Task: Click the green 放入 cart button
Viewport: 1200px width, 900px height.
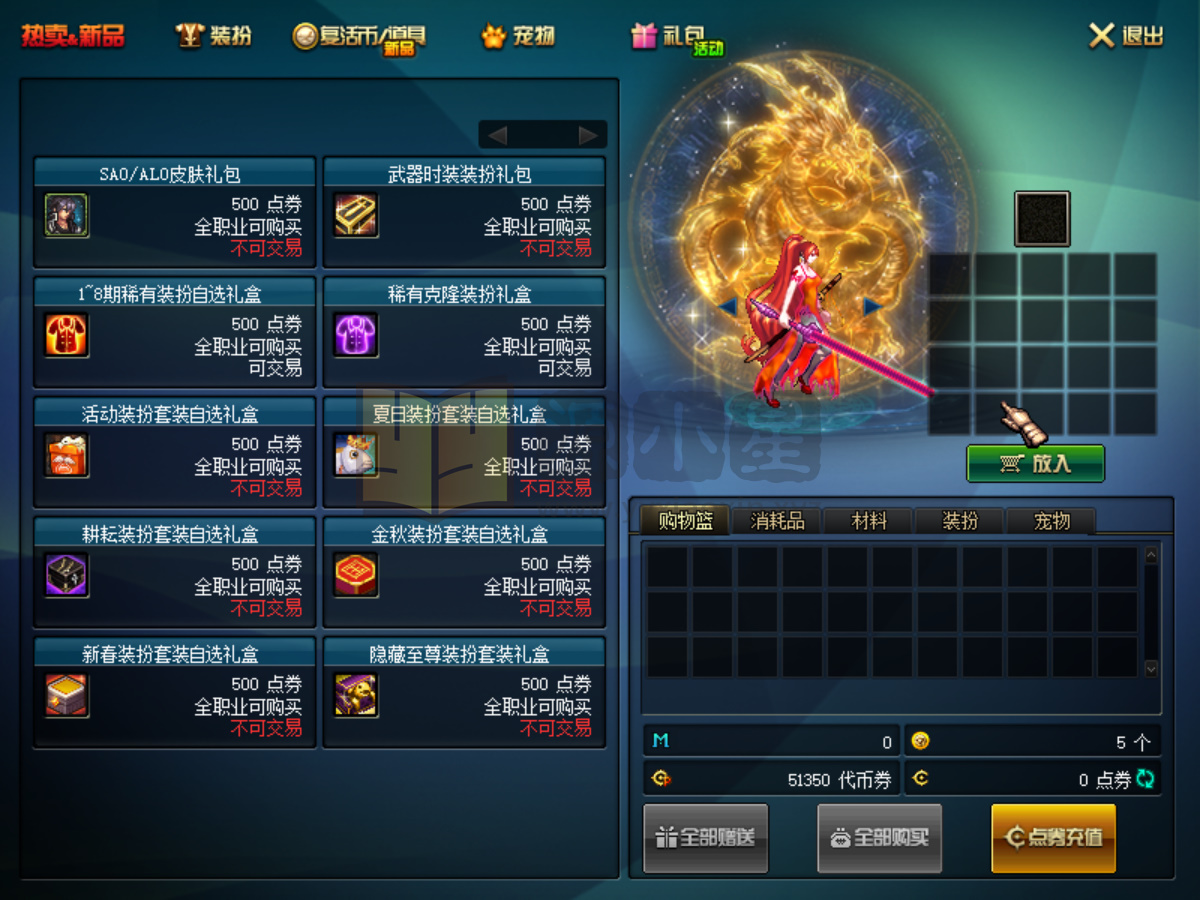Action: pos(1035,464)
